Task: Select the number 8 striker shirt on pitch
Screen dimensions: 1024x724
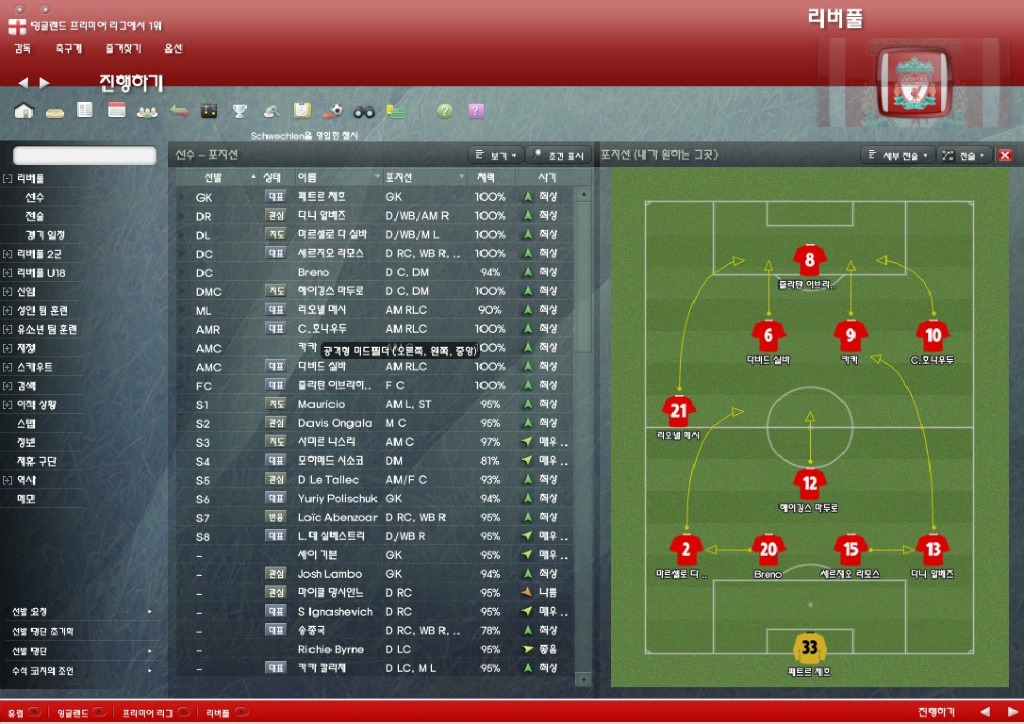Action: click(809, 262)
